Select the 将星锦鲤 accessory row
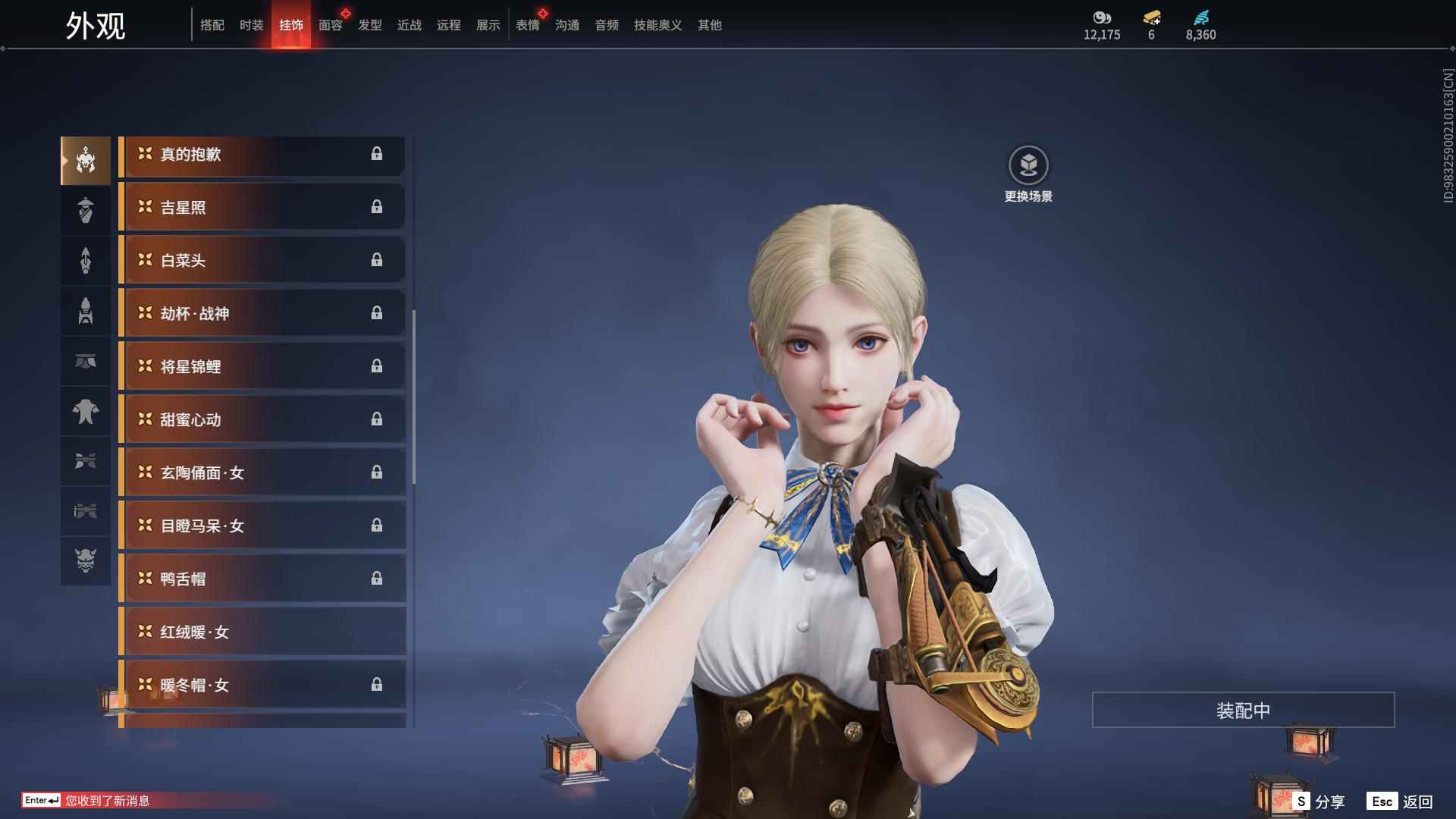The image size is (1456, 819). tap(262, 367)
